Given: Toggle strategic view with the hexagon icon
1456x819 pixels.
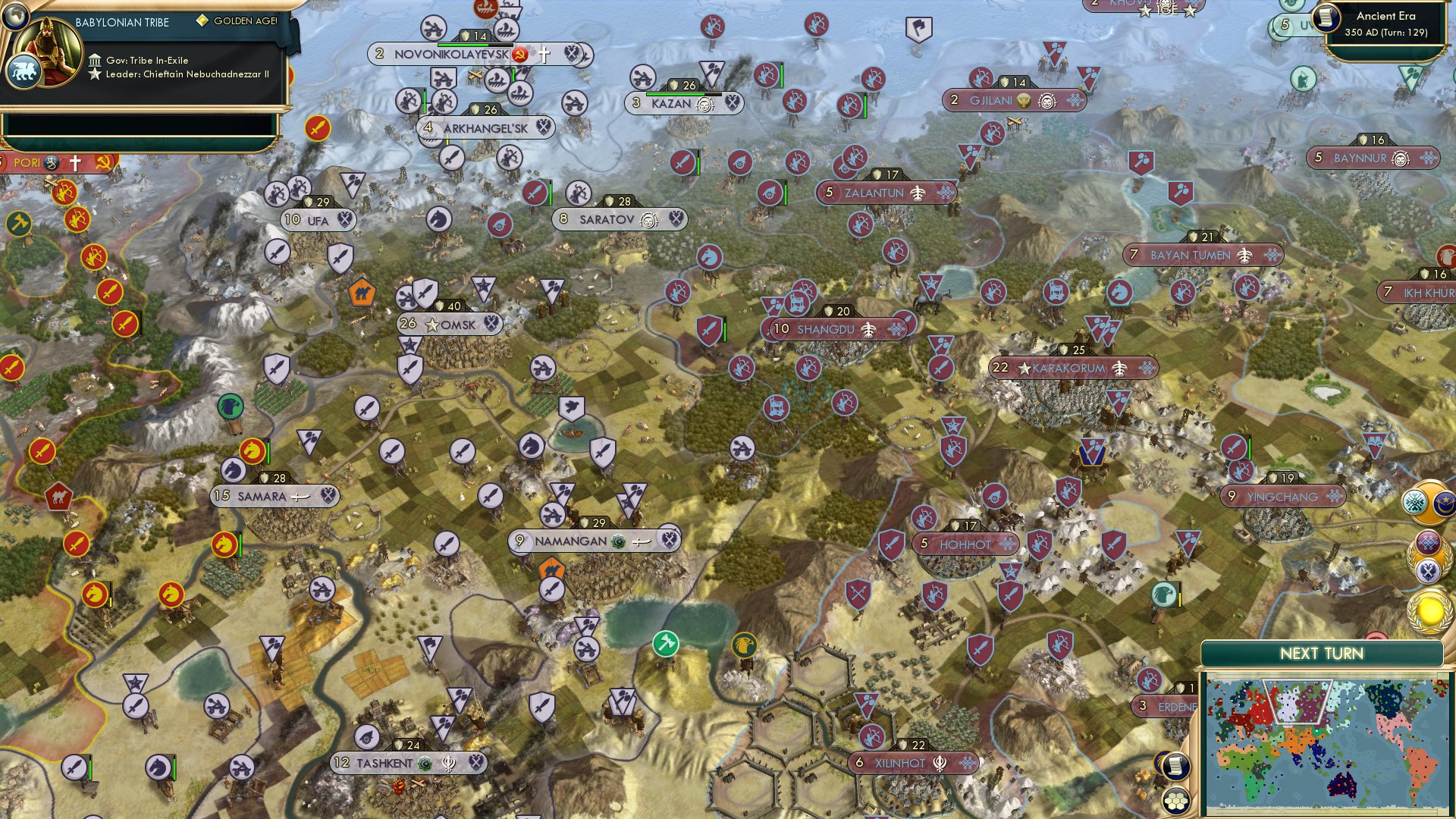Looking at the screenshot, I should coord(1176,802).
